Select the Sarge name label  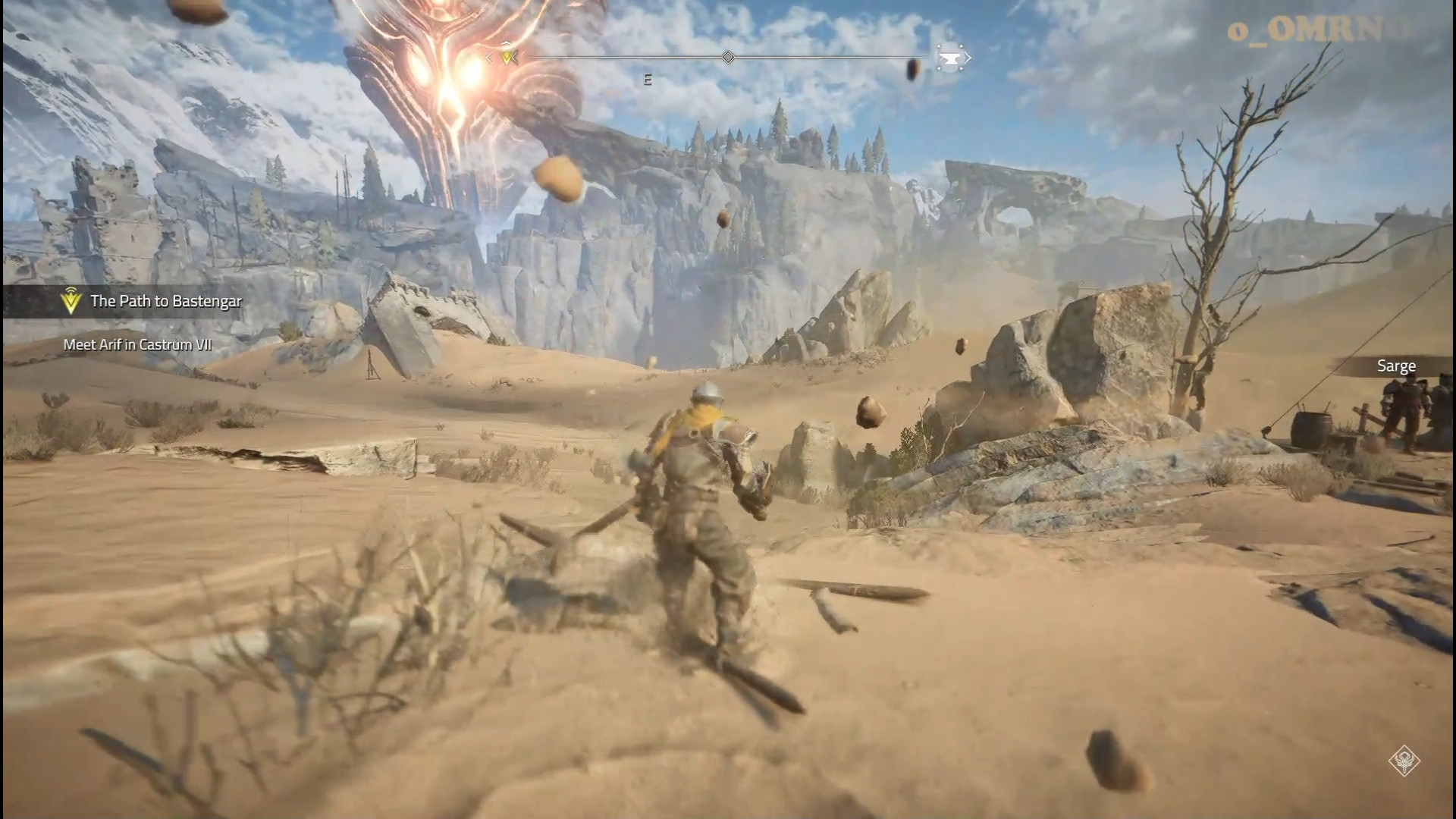tap(1396, 366)
